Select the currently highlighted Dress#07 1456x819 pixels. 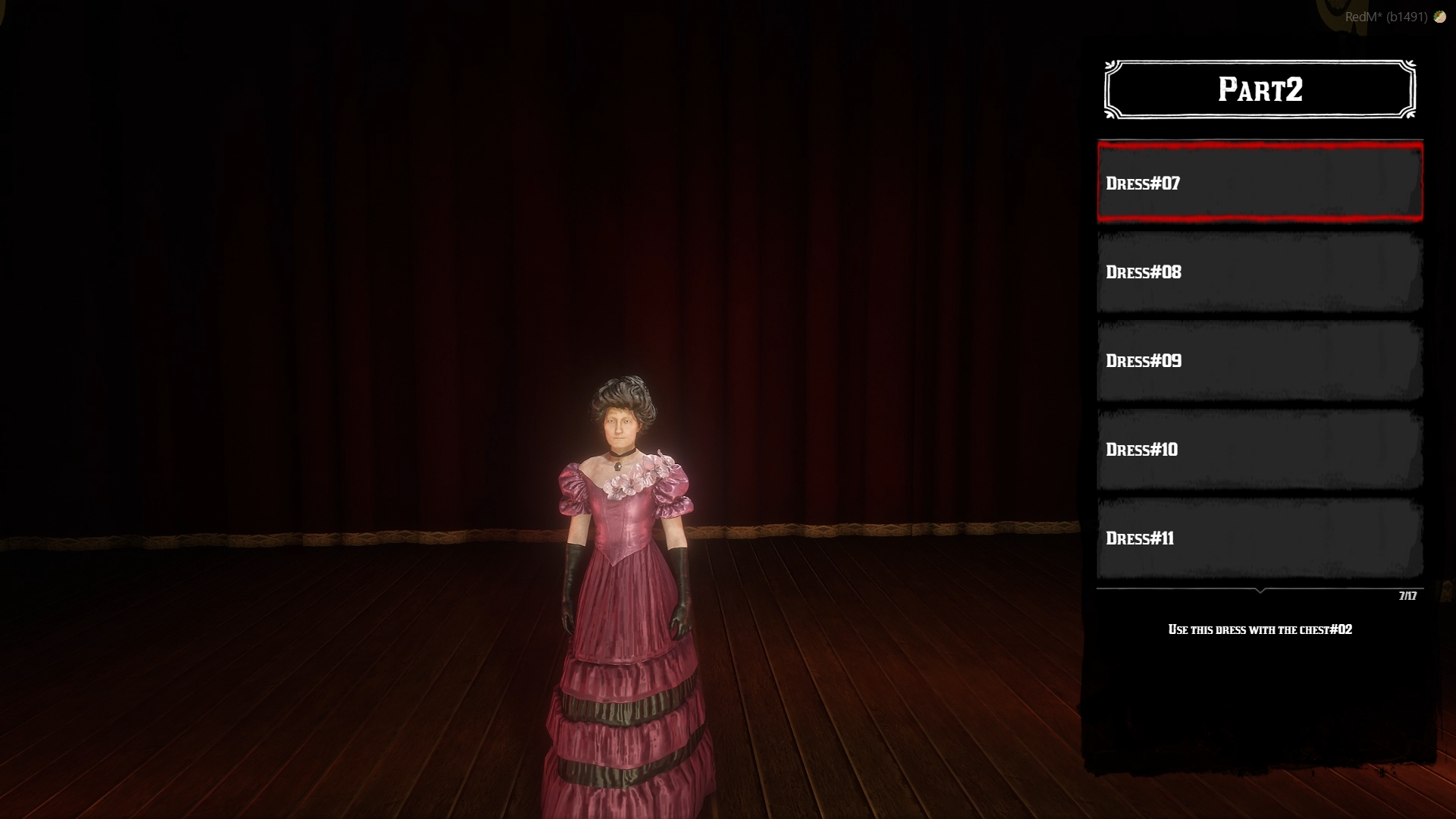coord(1259,183)
